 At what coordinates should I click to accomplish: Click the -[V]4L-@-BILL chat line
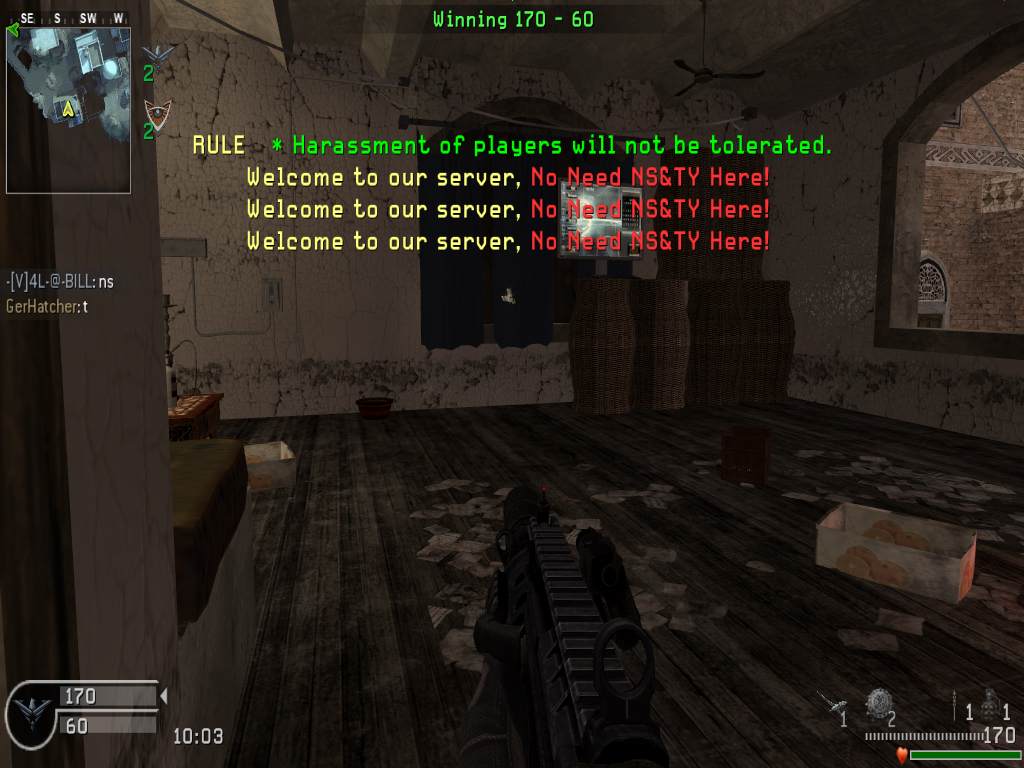(x=60, y=282)
